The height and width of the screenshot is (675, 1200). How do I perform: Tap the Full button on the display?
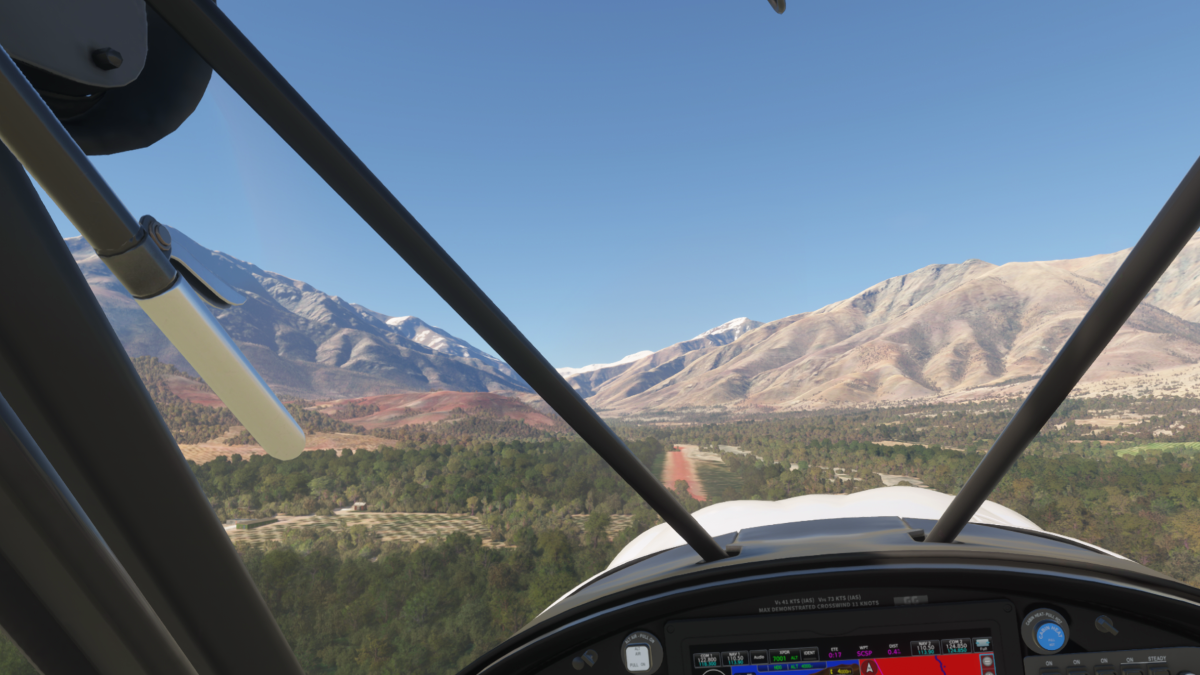coord(983,645)
